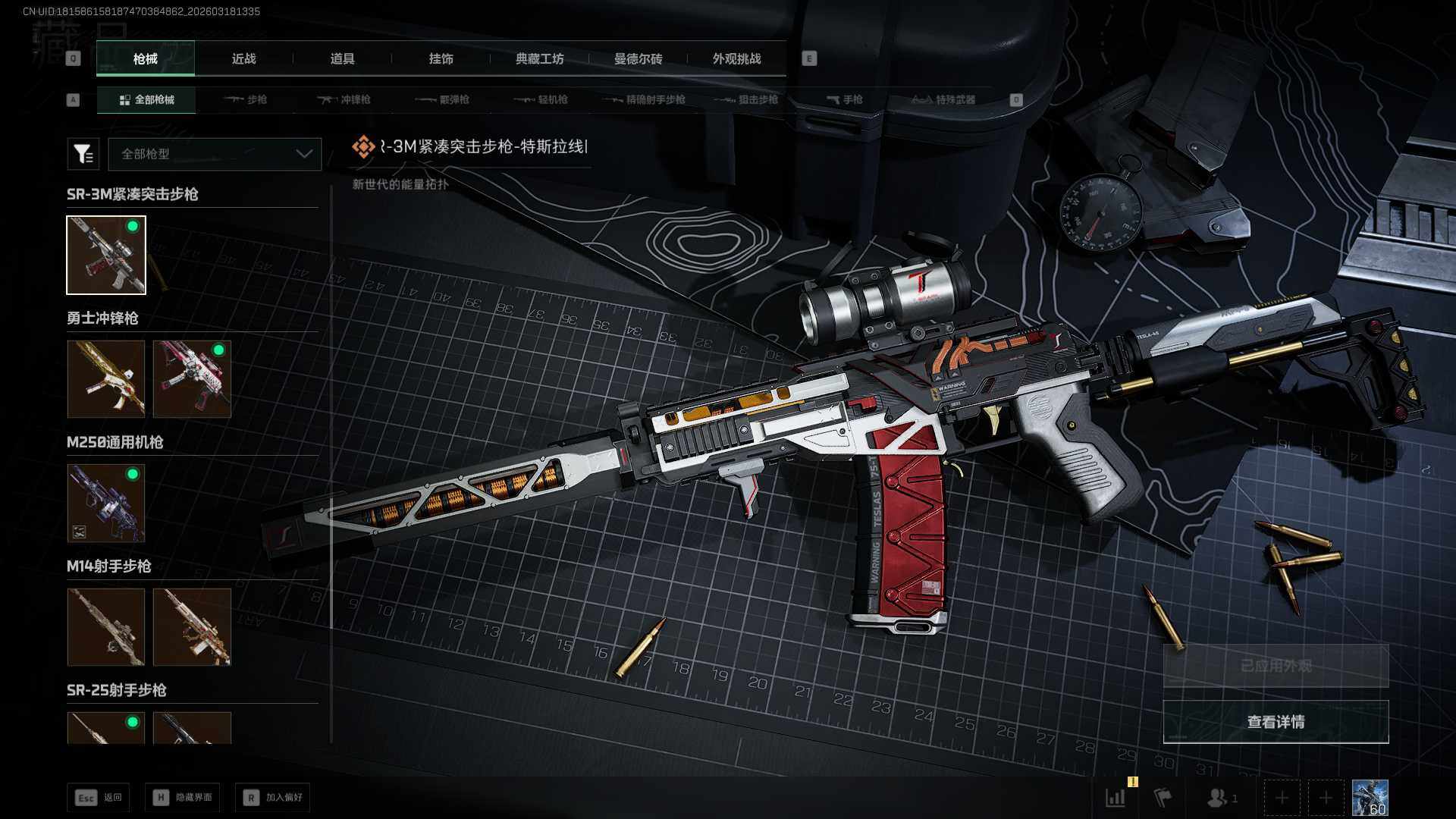
Task: Select the SR-3M Tesla skin thumbnail
Action: point(106,255)
